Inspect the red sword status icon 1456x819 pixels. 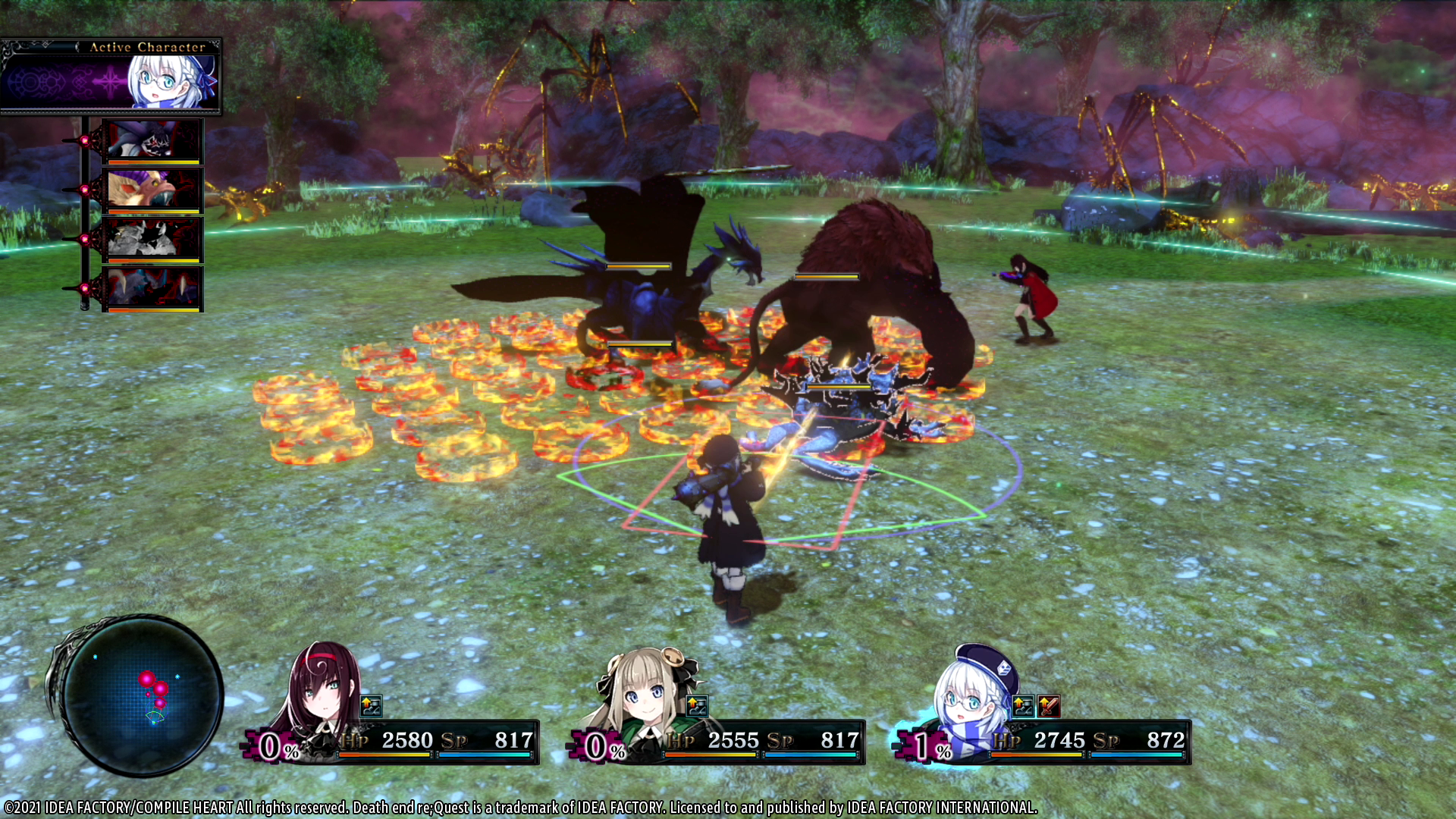point(1049,706)
